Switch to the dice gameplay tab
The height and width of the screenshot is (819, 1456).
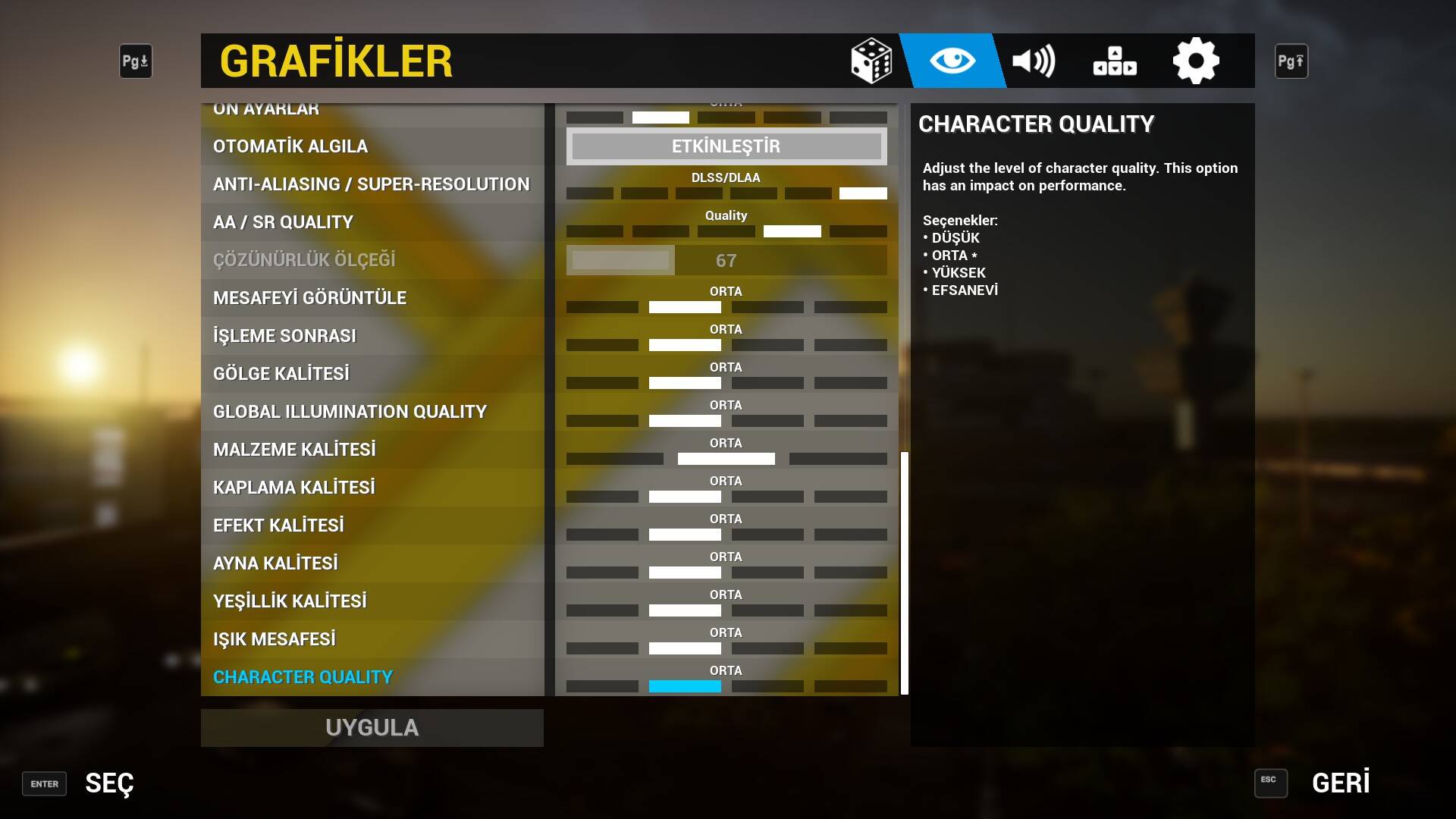[871, 61]
